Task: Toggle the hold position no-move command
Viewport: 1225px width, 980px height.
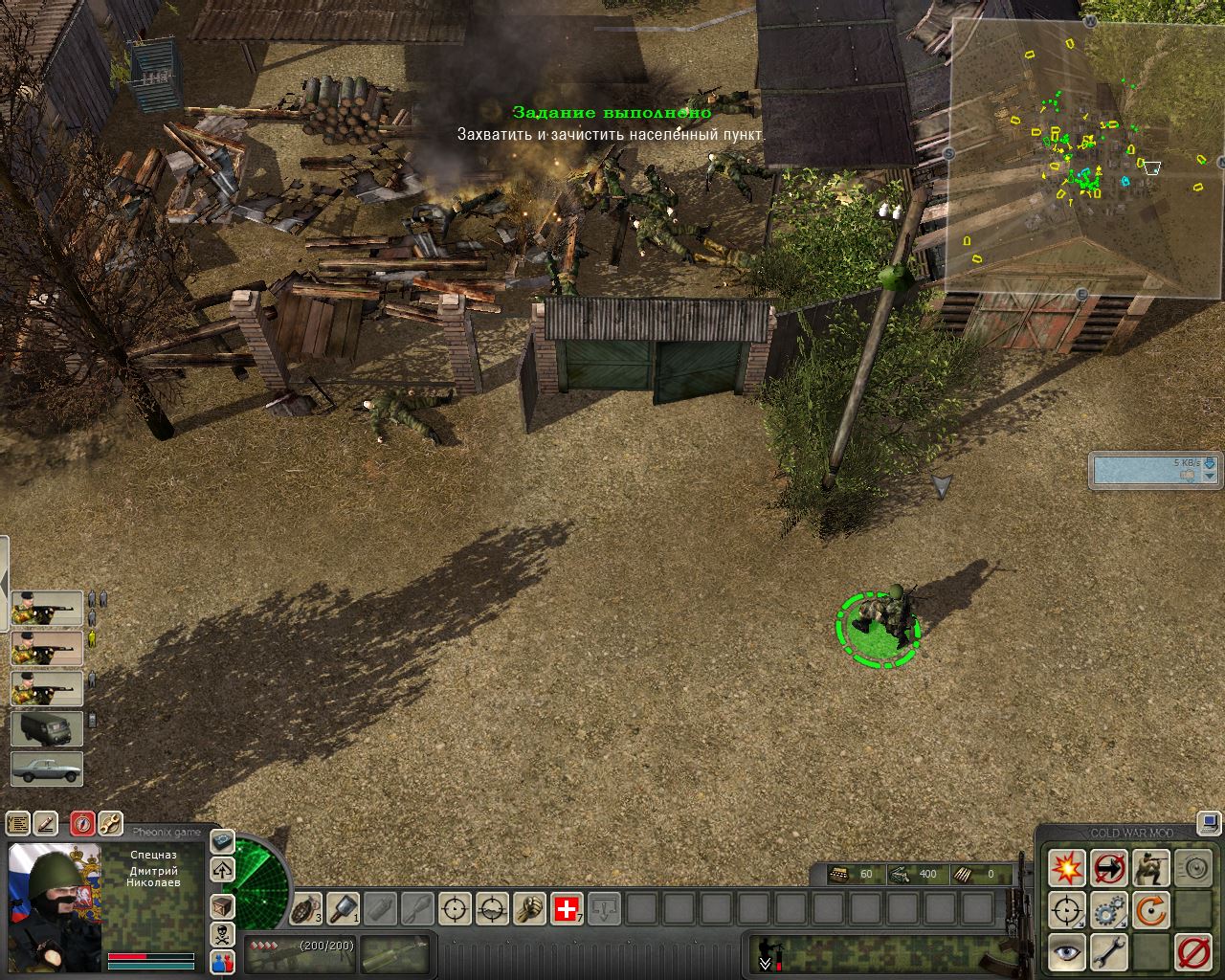Action: click(1108, 868)
